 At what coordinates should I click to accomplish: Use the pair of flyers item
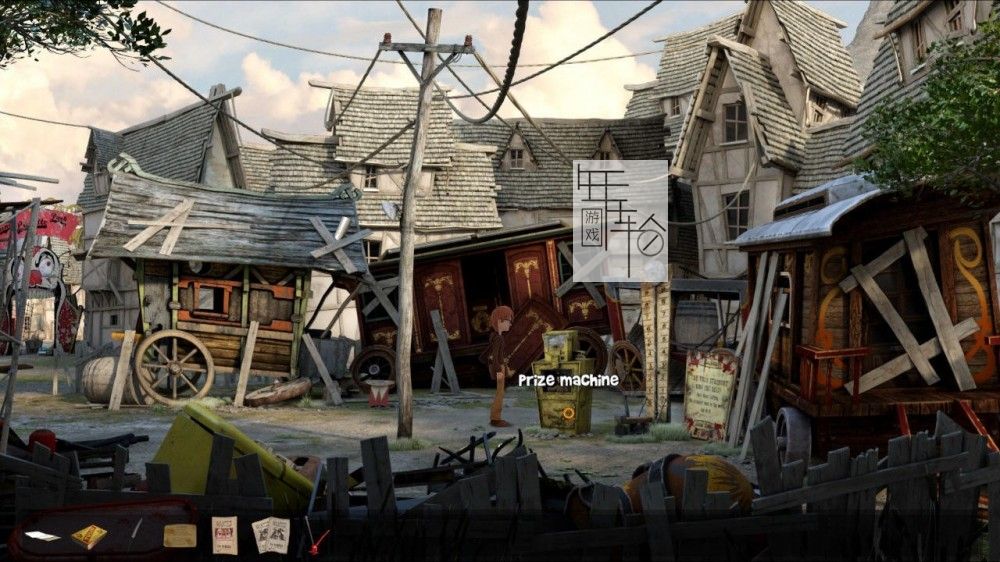[x=270, y=534]
